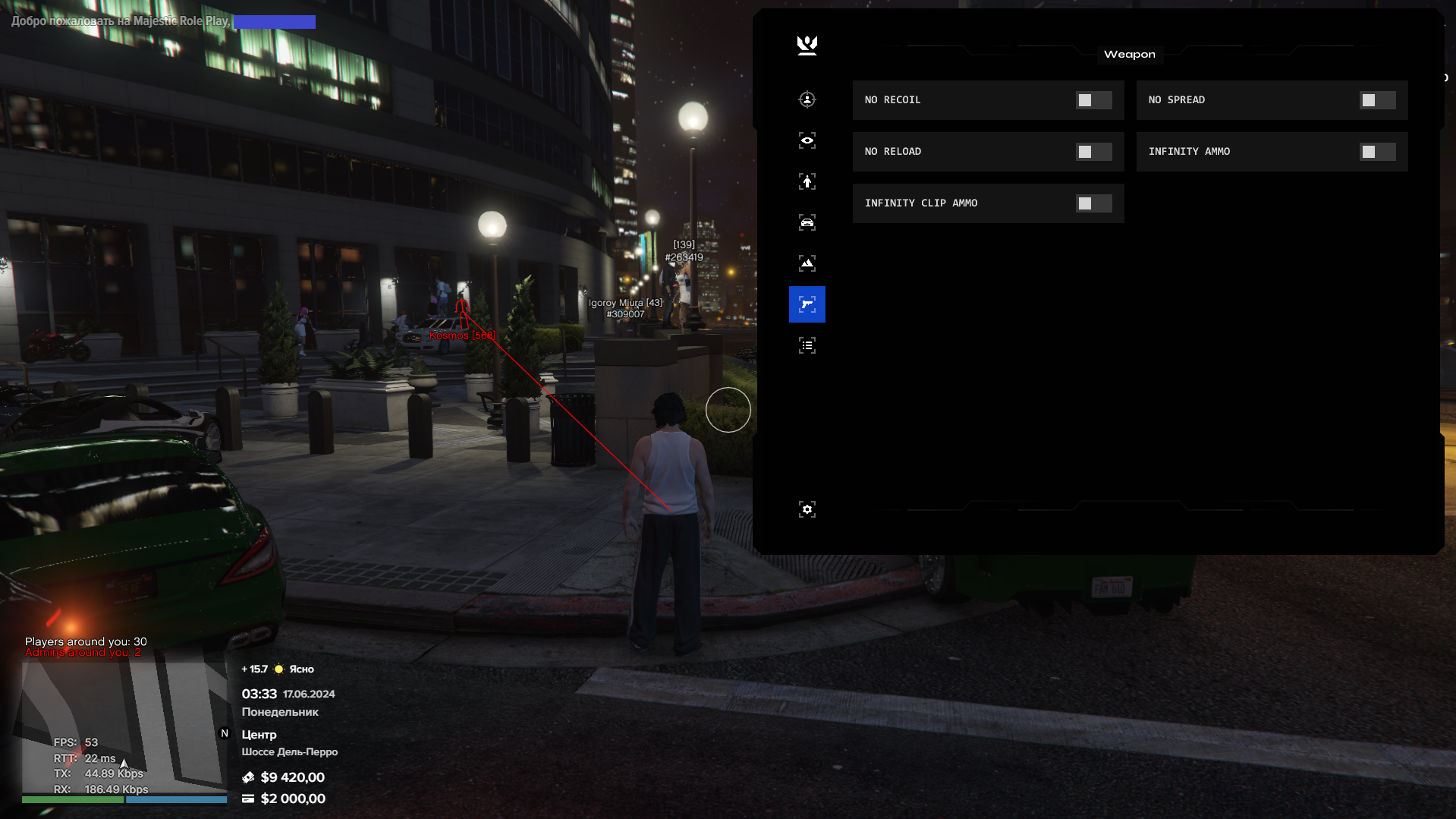Select the highlighted weapon gun tab
The height and width of the screenshot is (819, 1456).
pos(807,304)
